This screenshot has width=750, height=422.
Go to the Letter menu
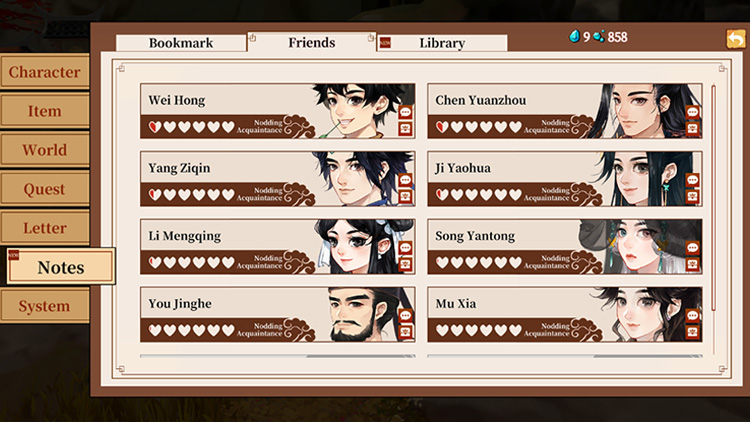pyautogui.click(x=44, y=228)
